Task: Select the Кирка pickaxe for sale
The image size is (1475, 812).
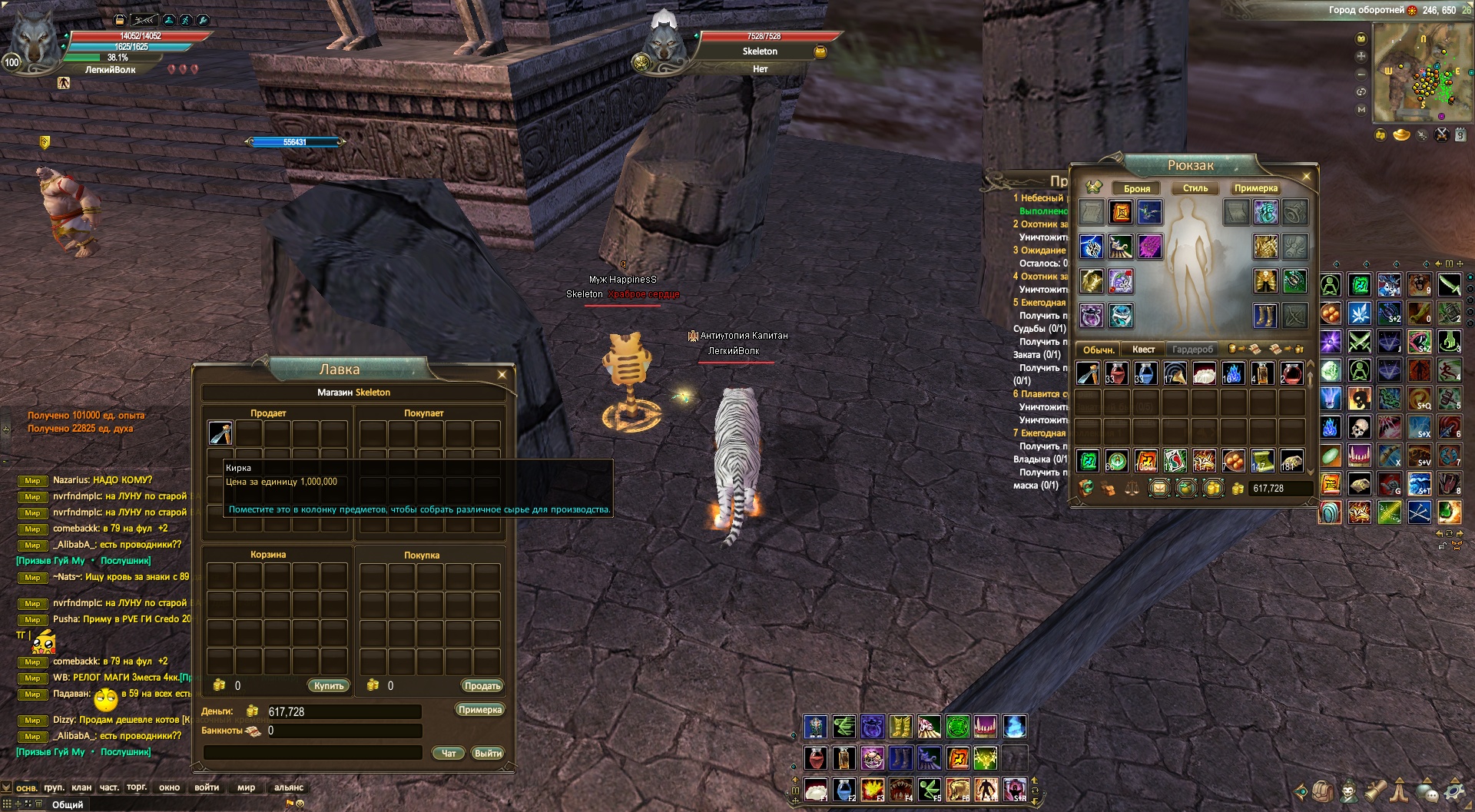Action: [221, 433]
